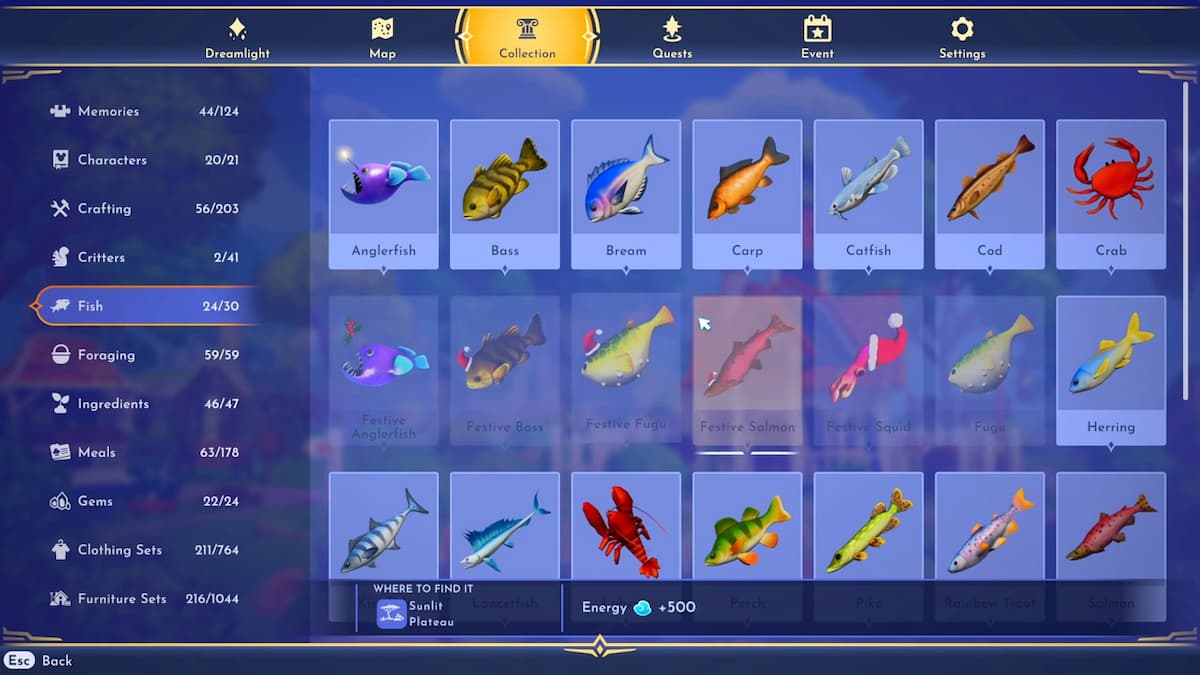
Task: Open the Furniture Sets category
Action: (145, 599)
